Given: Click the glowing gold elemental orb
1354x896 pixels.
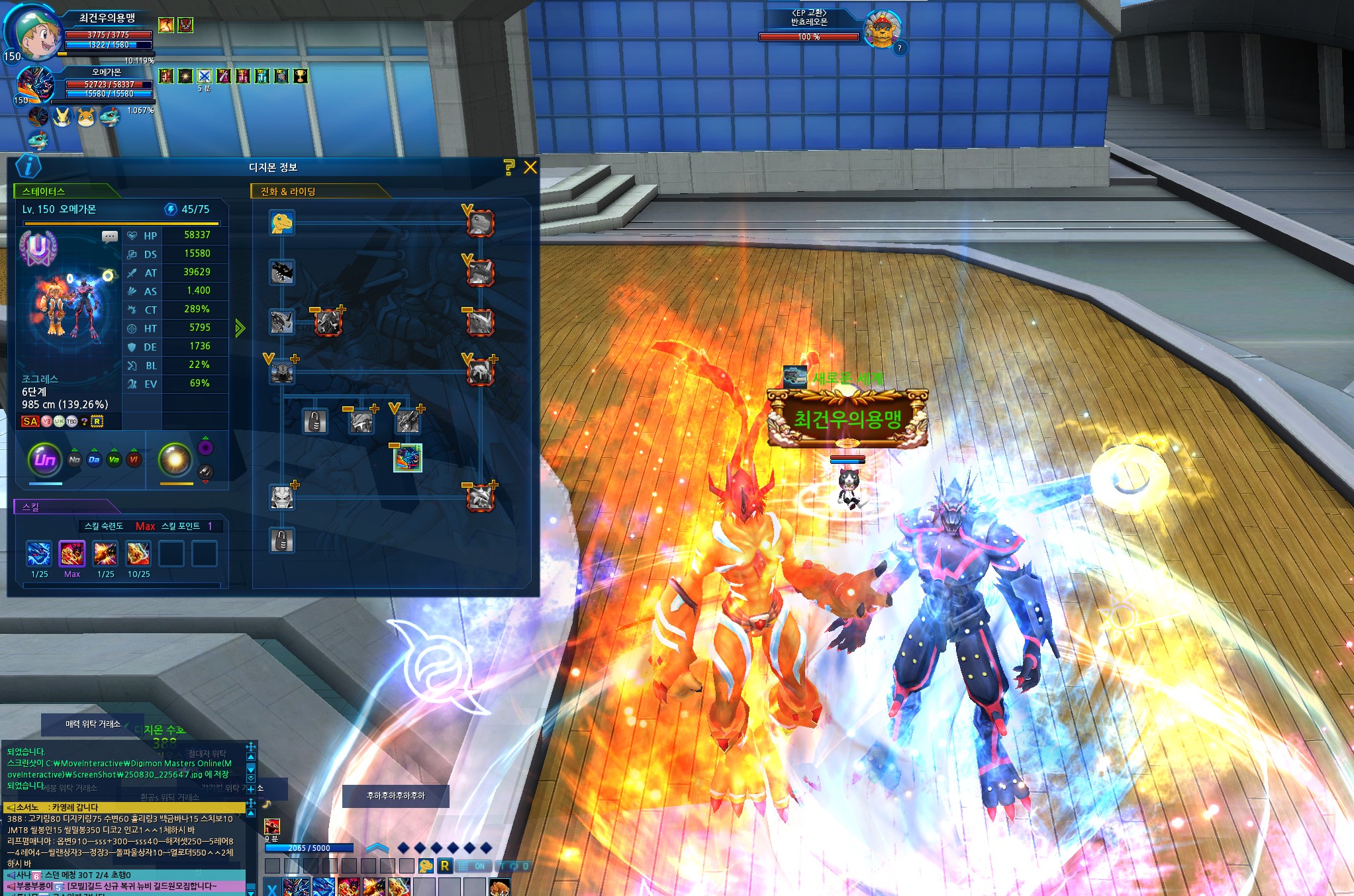Looking at the screenshot, I should tap(175, 459).
